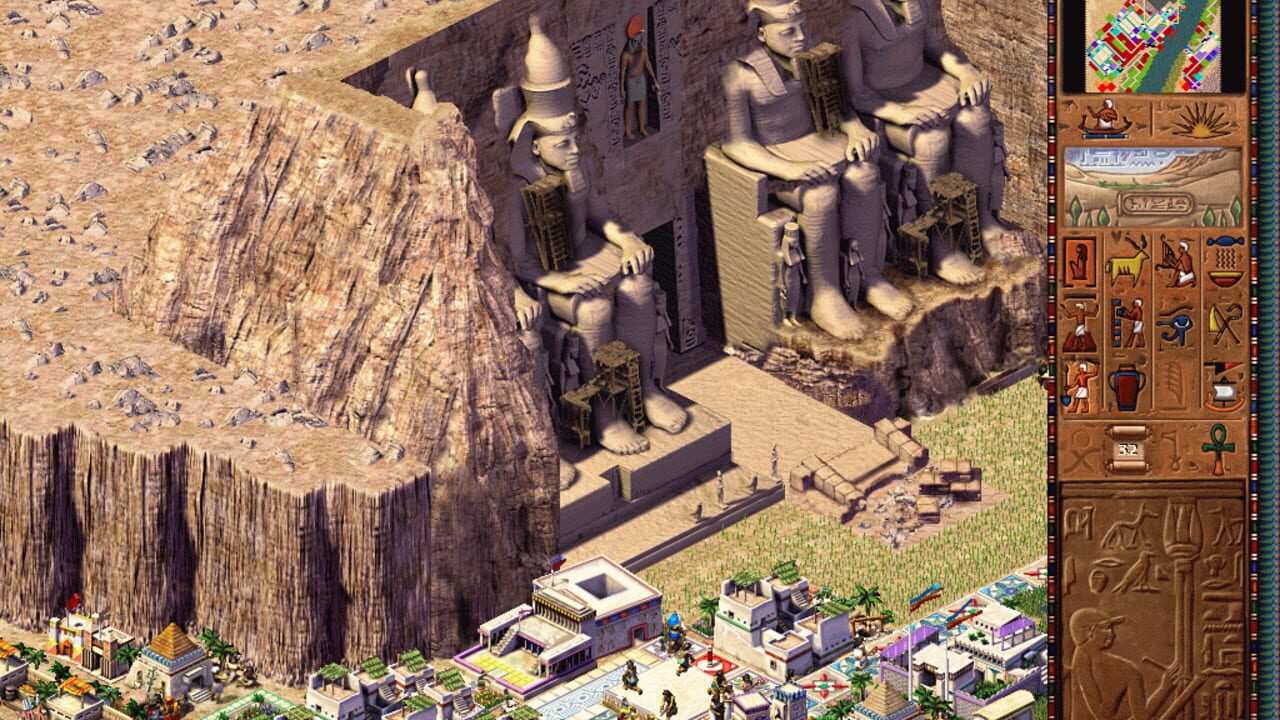Click the sunburst cycle button
The height and width of the screenshot is (720, 1280).
[x=1200, y=122]
